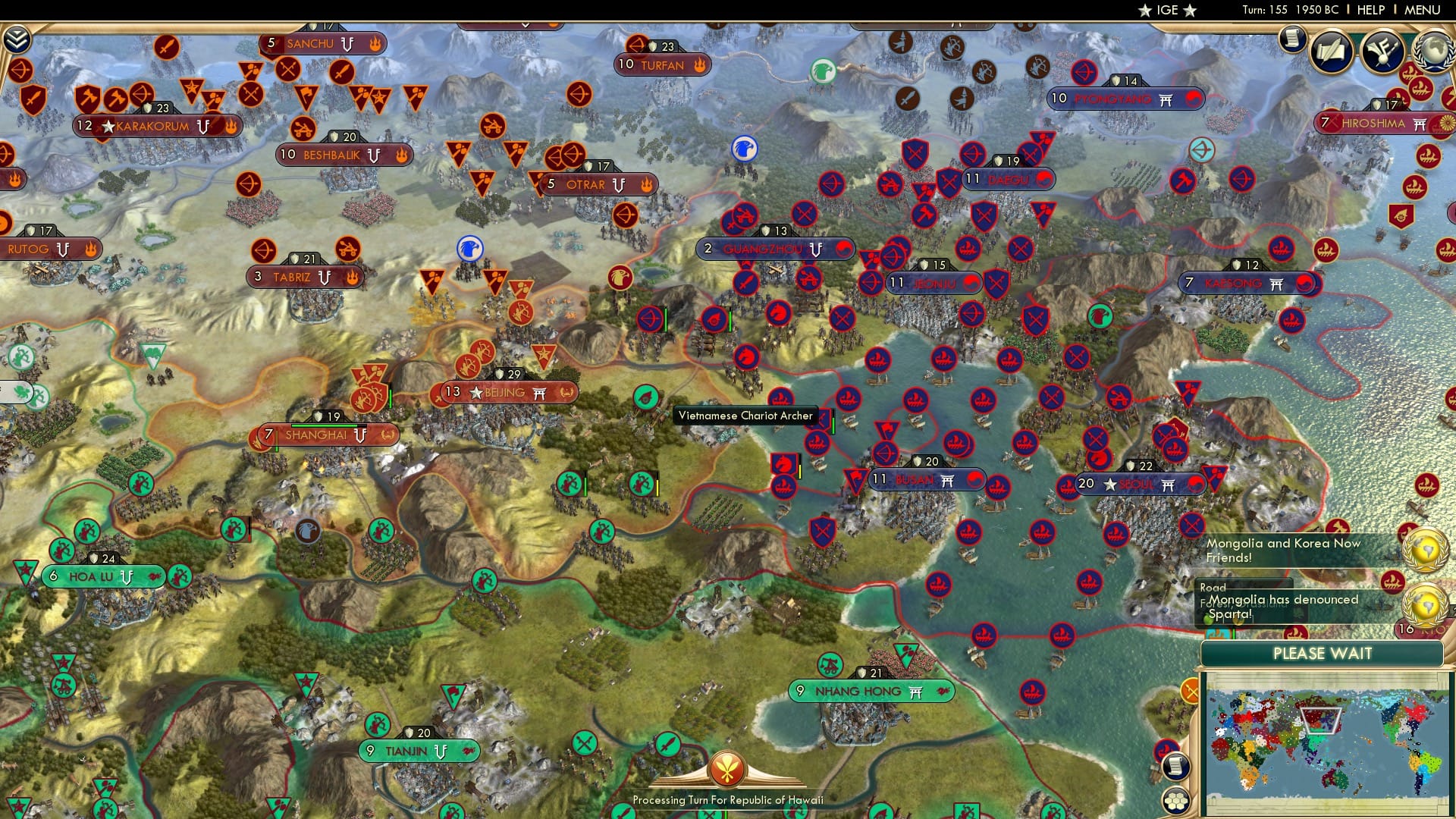Image resolution: width=1456 pixels, height=819 pixels.
Task: Toggle the hexagon grid icon under the minimap
Action: pos(1176,801)
